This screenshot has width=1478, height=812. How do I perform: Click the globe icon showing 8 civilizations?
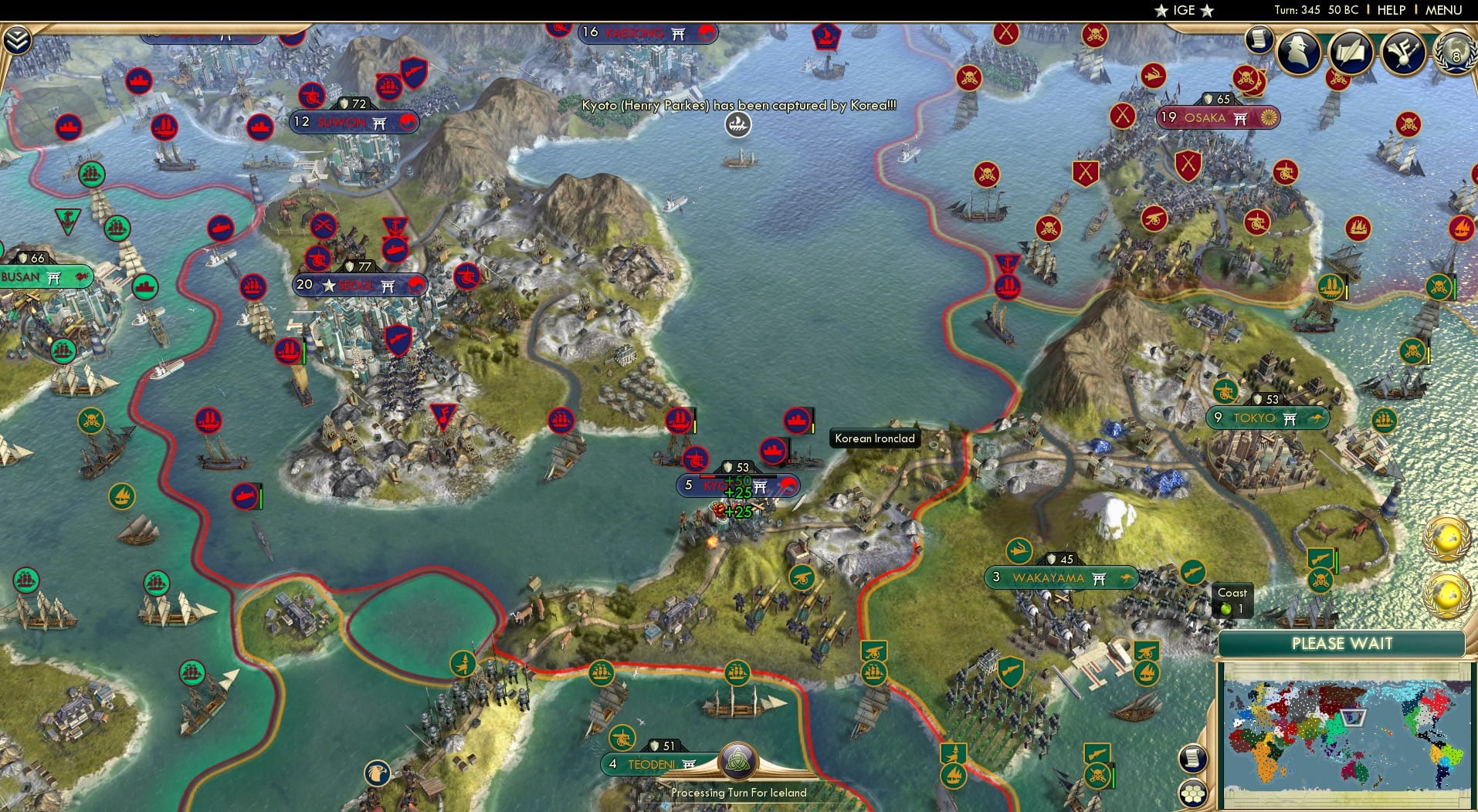pos(1455,54)
